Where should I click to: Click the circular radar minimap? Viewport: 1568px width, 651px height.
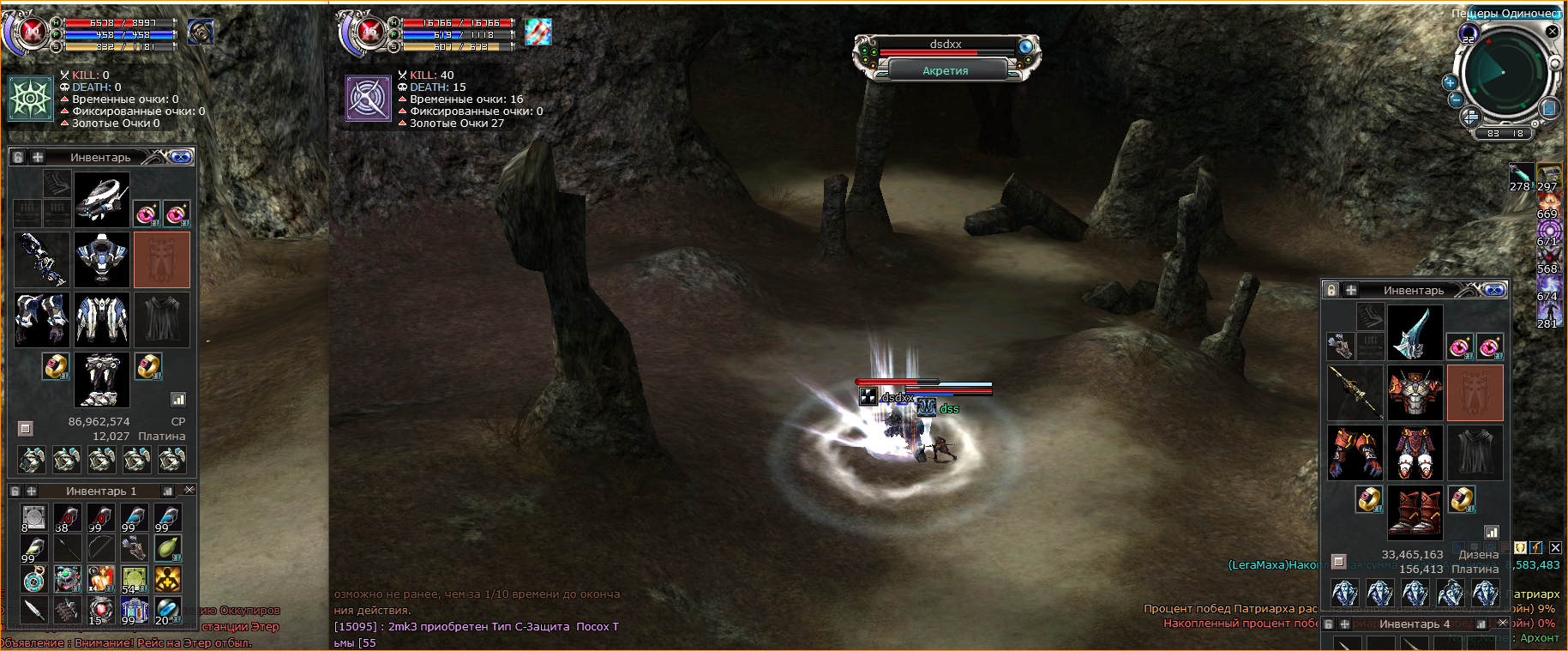[x=1503, y=72]
